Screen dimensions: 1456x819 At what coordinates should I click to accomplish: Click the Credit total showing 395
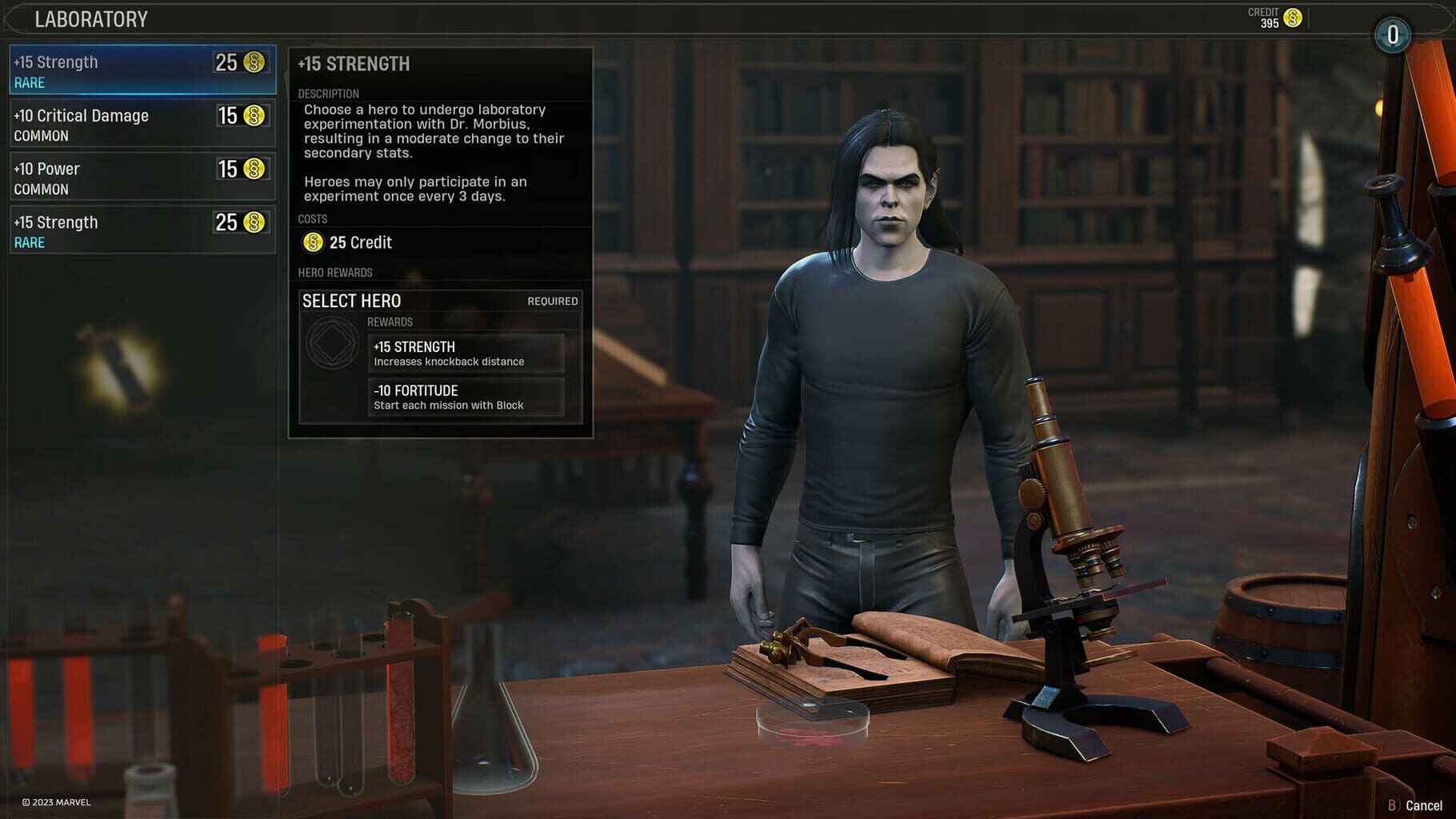pos(1271,21)
